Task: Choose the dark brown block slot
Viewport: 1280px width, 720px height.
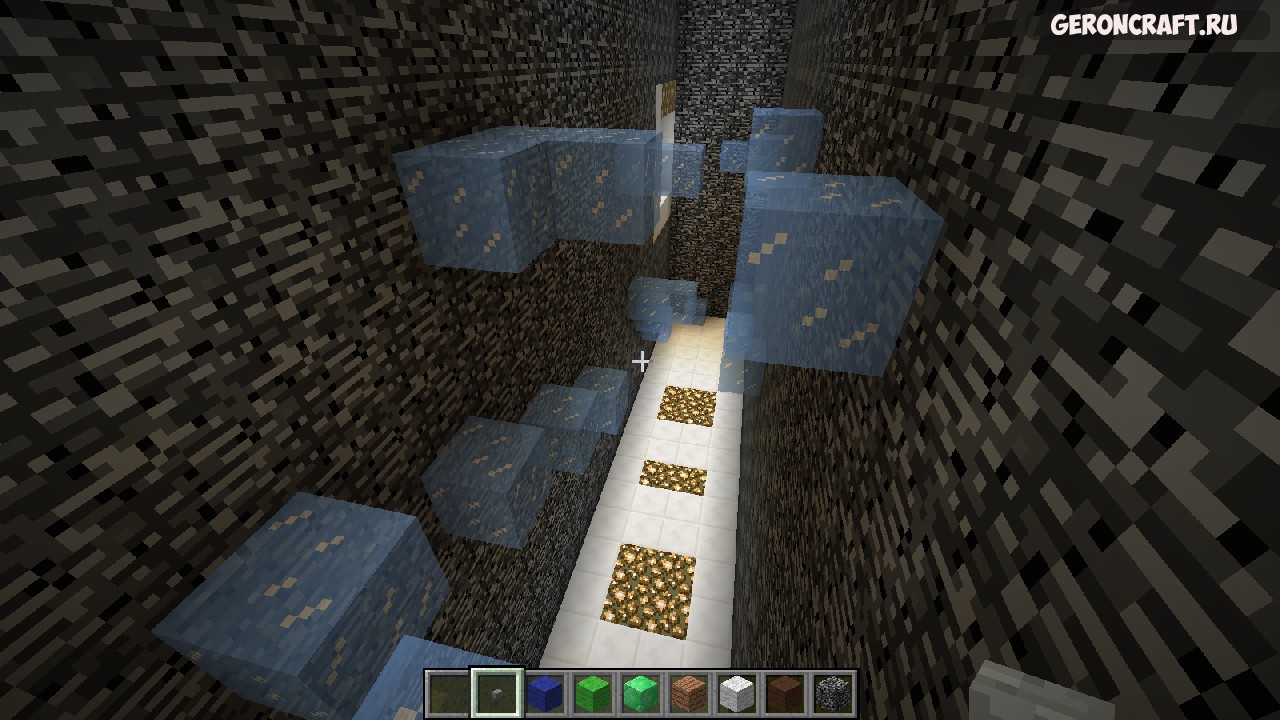Action: (x=784, y=693)
